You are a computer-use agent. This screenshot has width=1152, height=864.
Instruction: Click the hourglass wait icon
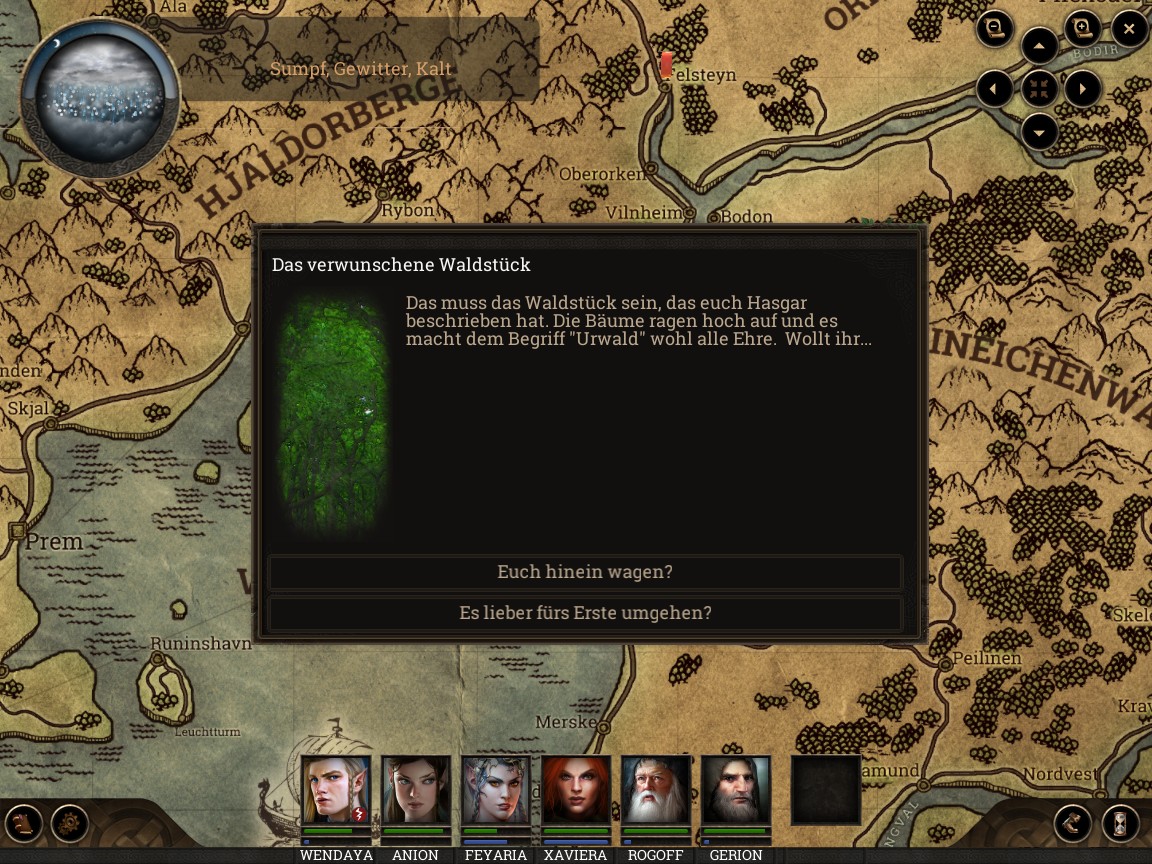coord(1120,824)
